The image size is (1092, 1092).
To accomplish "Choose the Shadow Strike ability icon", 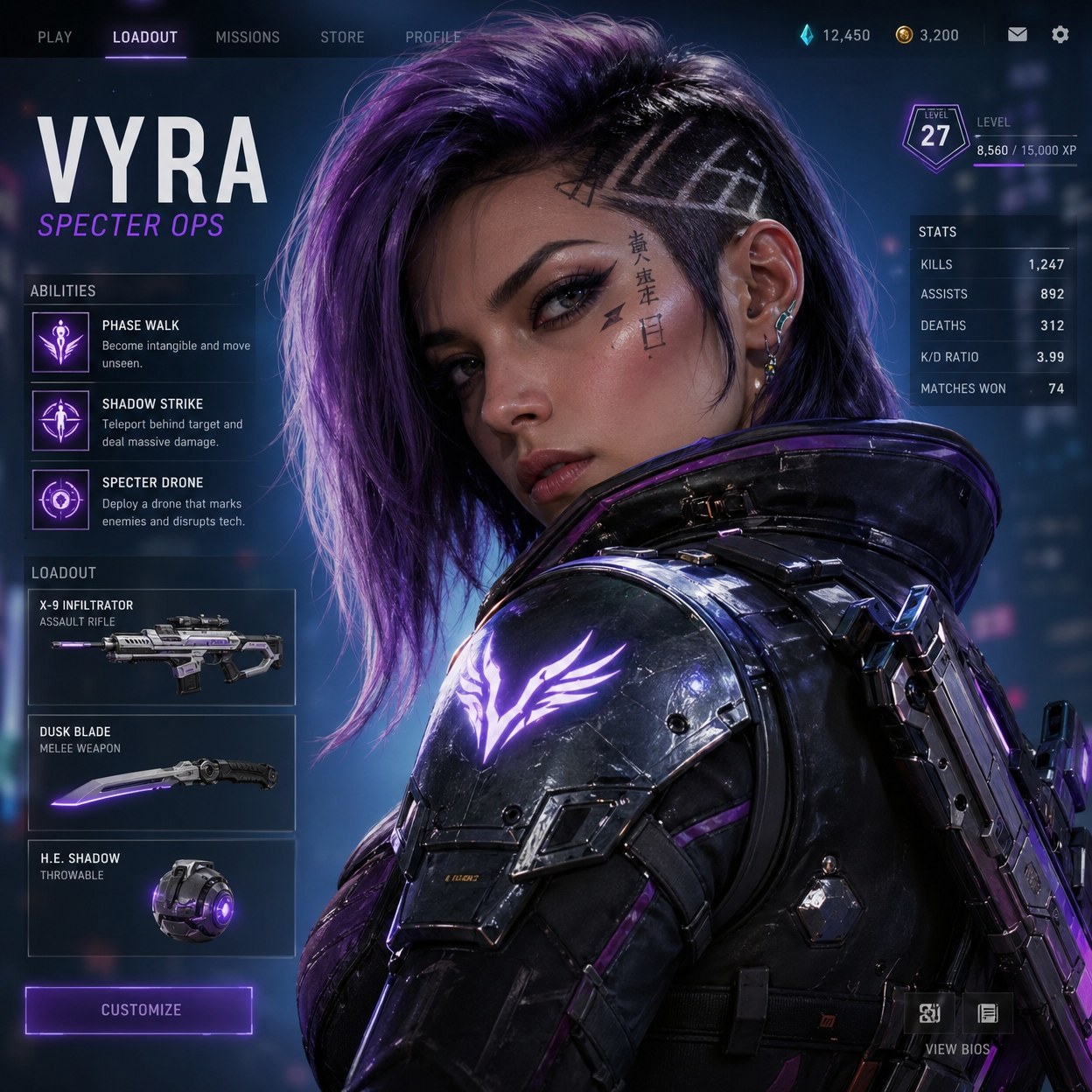I will pyautogui.click(x=60, y=421).
